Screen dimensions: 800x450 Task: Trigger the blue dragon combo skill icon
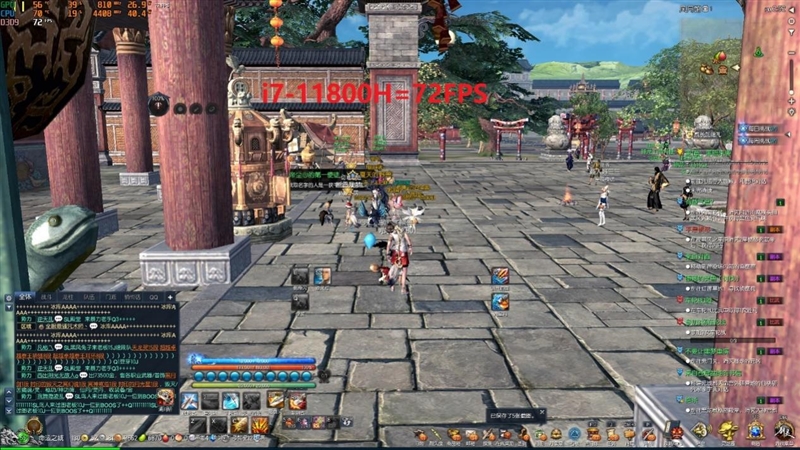tap(499, 300)
